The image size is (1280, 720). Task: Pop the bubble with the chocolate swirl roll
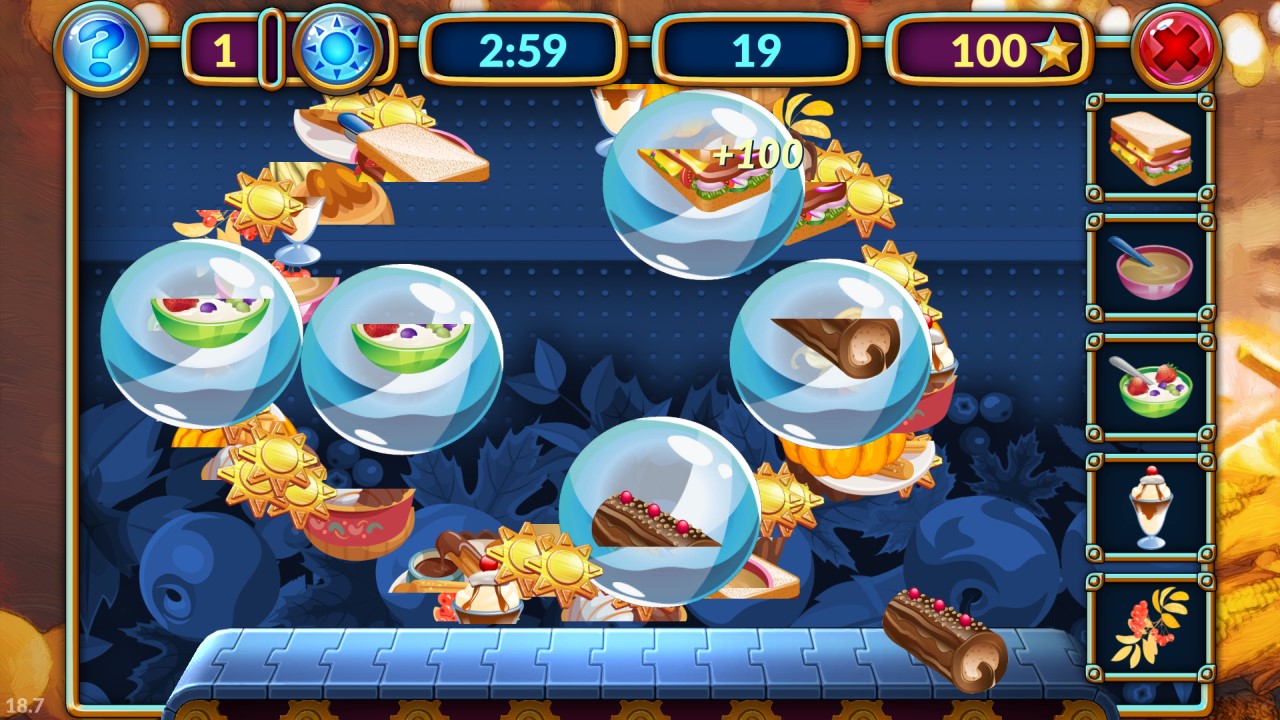coord(829,352)
